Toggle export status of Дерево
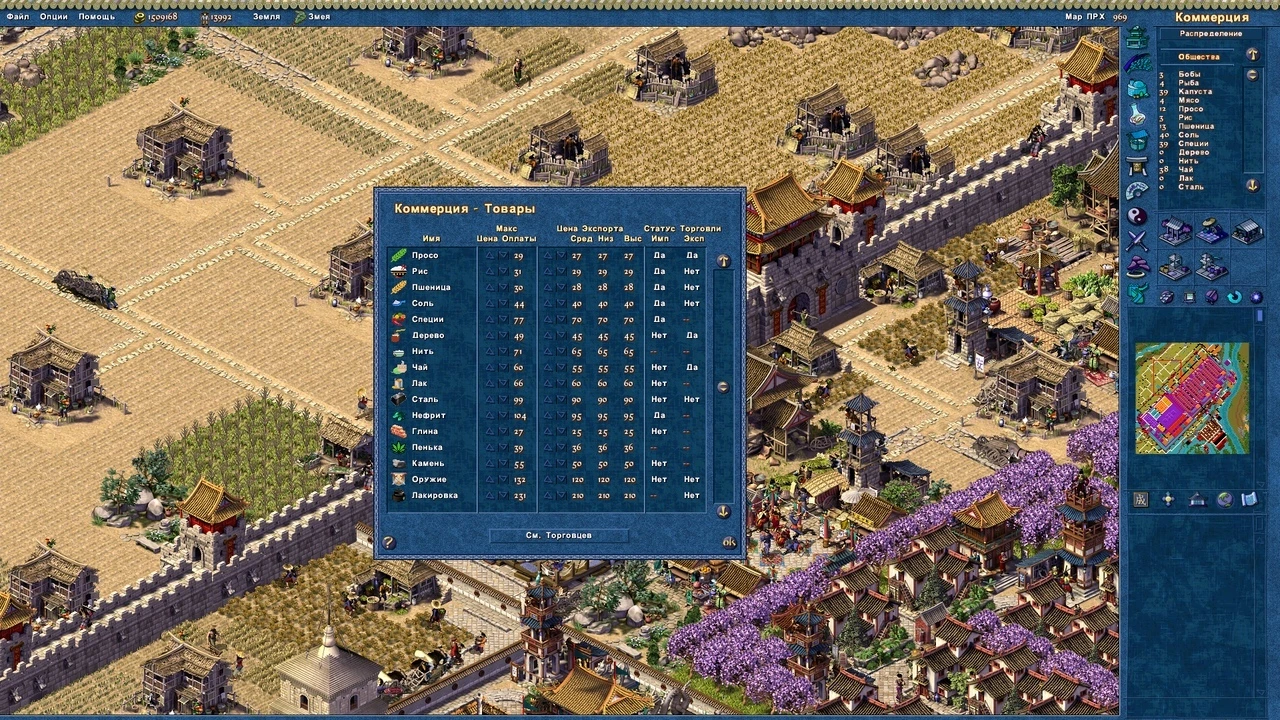Screen dimensions: 1280x720 click(x=692, y=335)
